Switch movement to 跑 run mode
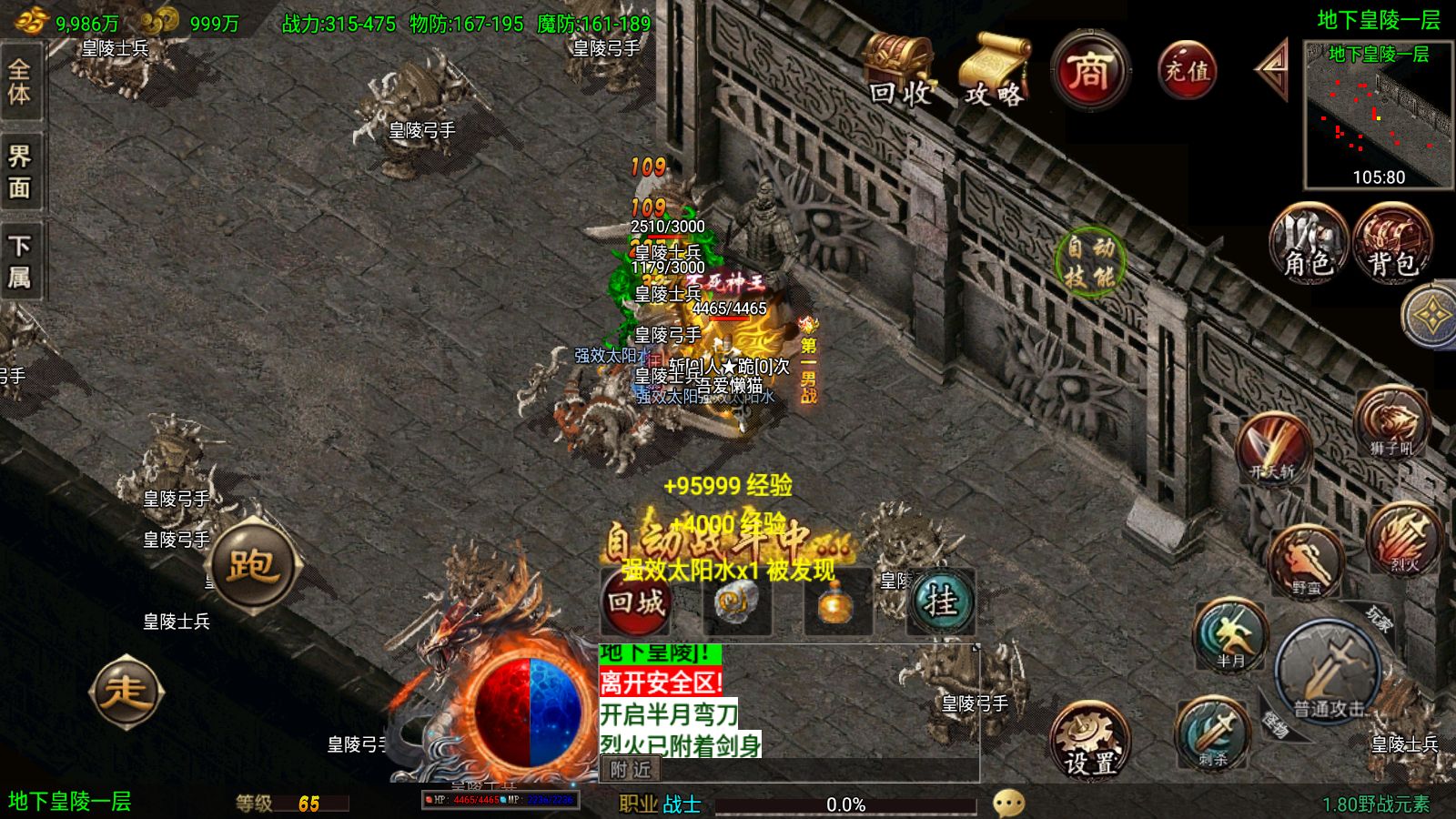The height and width of the screenshot is (819, 1456). tap(252, 565)
